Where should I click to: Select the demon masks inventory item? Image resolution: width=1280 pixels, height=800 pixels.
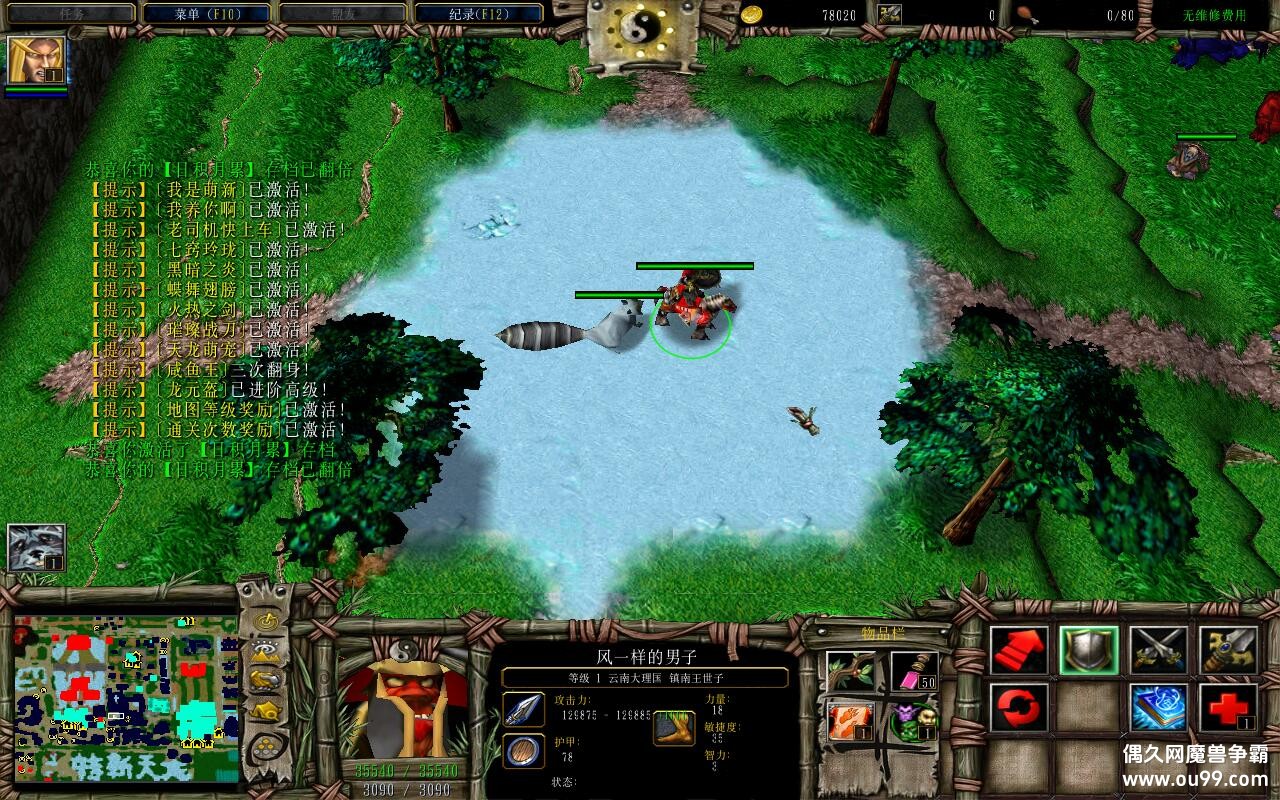pos(914,720)
